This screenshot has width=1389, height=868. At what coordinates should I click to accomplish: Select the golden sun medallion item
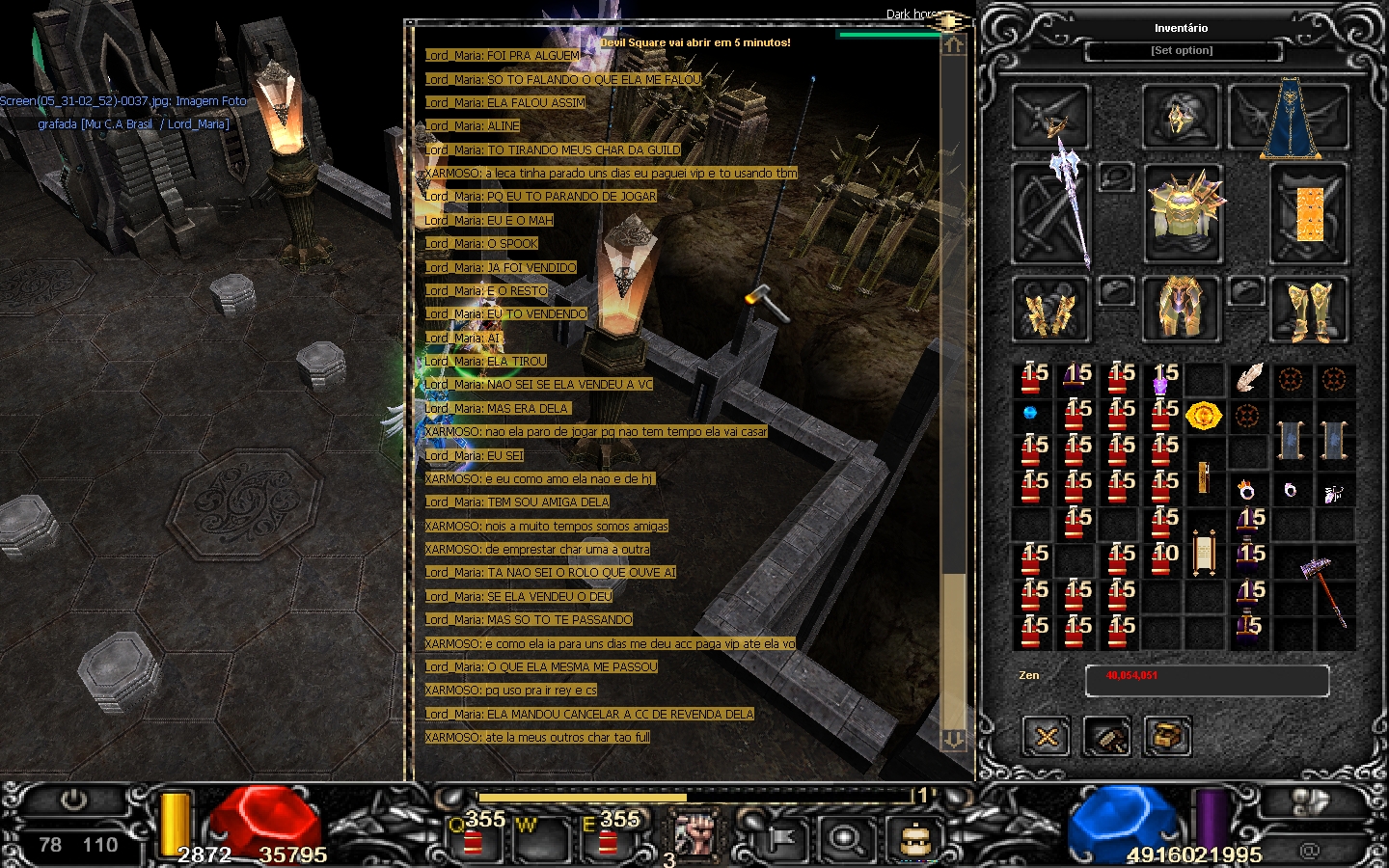[x=1203, y=416]
